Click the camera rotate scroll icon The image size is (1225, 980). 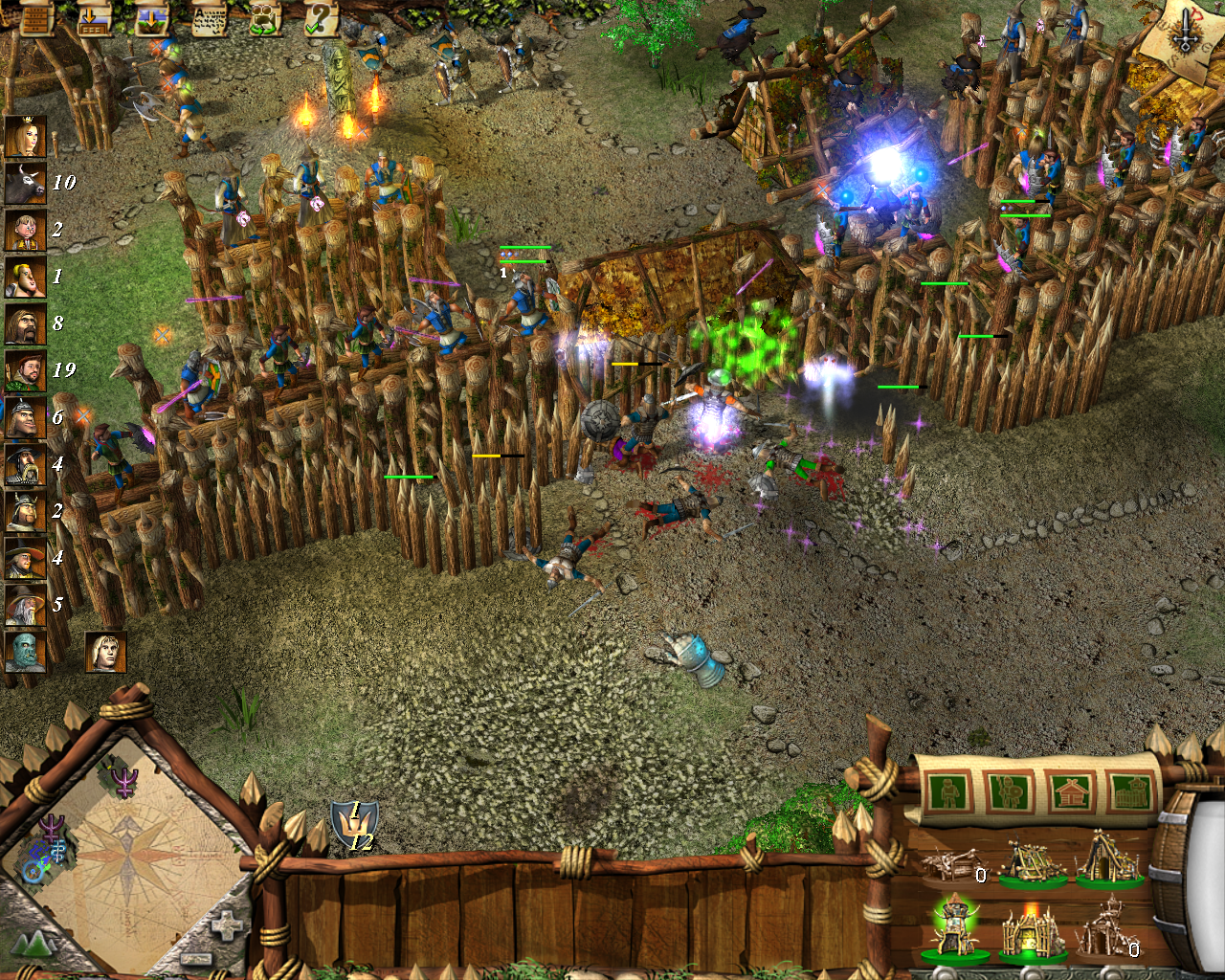click(265, 18)
